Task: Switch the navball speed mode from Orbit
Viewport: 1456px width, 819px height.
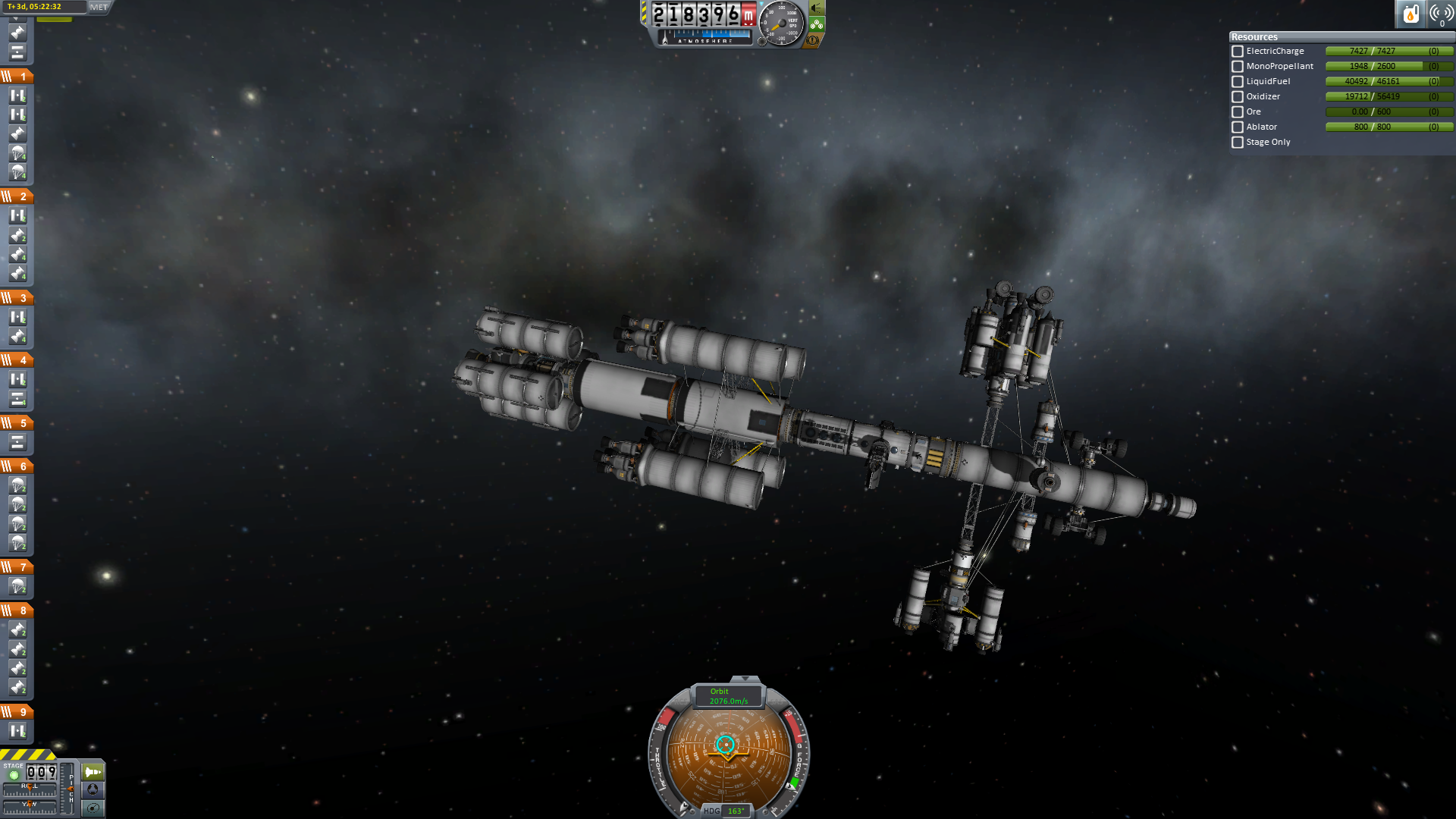Action: [728, 696]
